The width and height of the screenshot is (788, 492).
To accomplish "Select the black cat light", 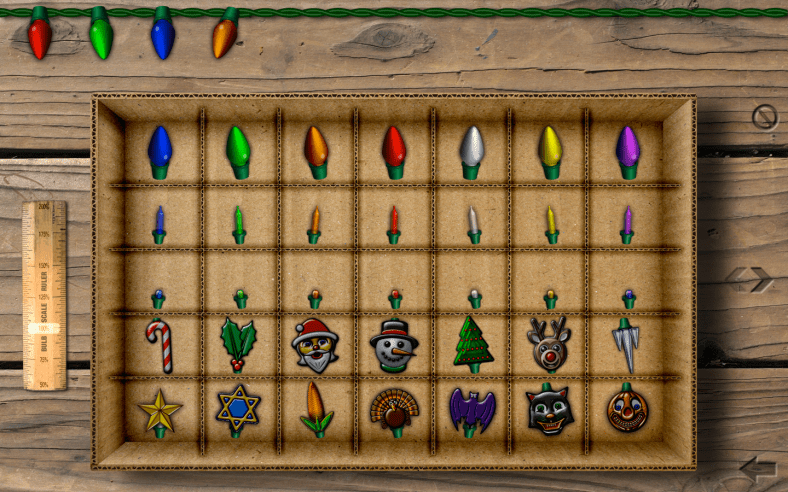I will 549,409.
